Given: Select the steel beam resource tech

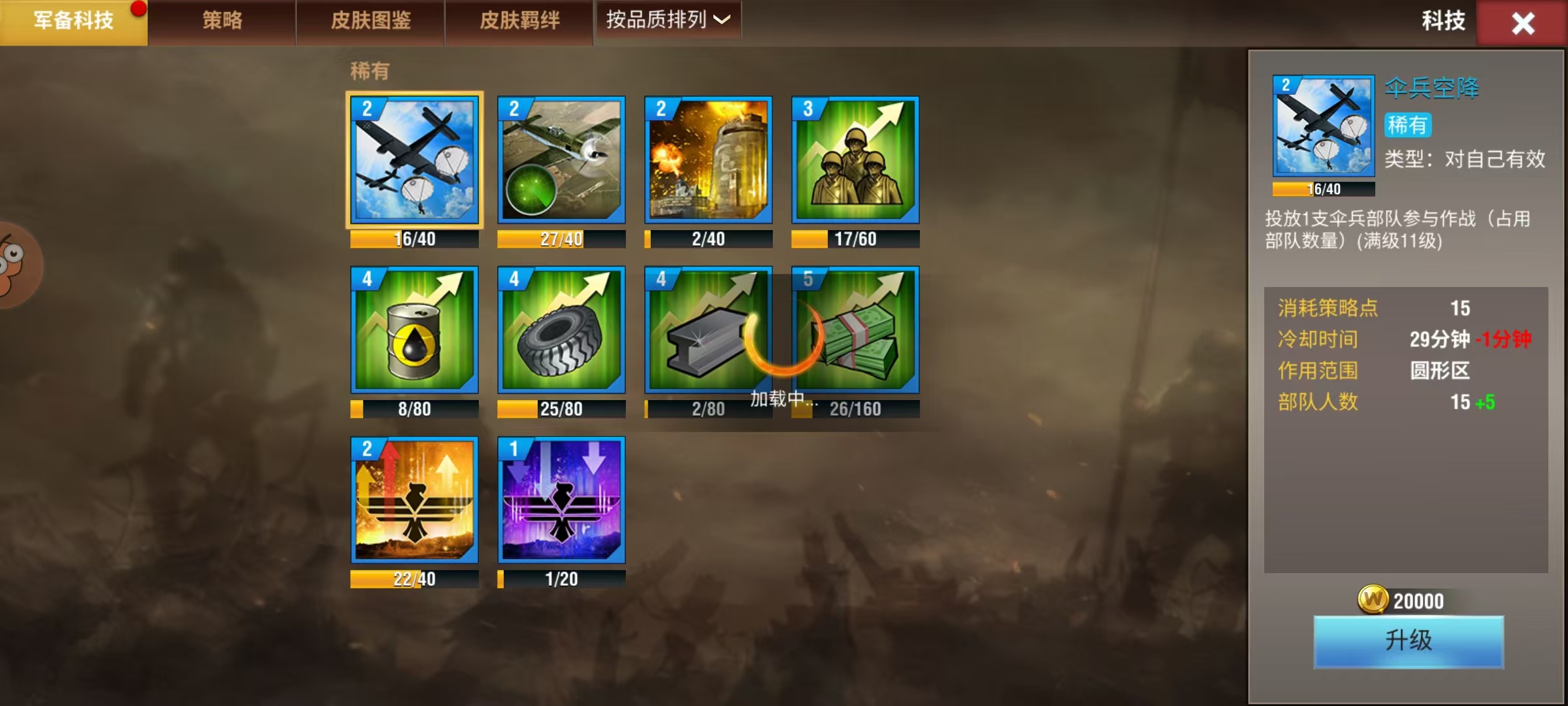Looking at the screenshot, I should 708,330.
